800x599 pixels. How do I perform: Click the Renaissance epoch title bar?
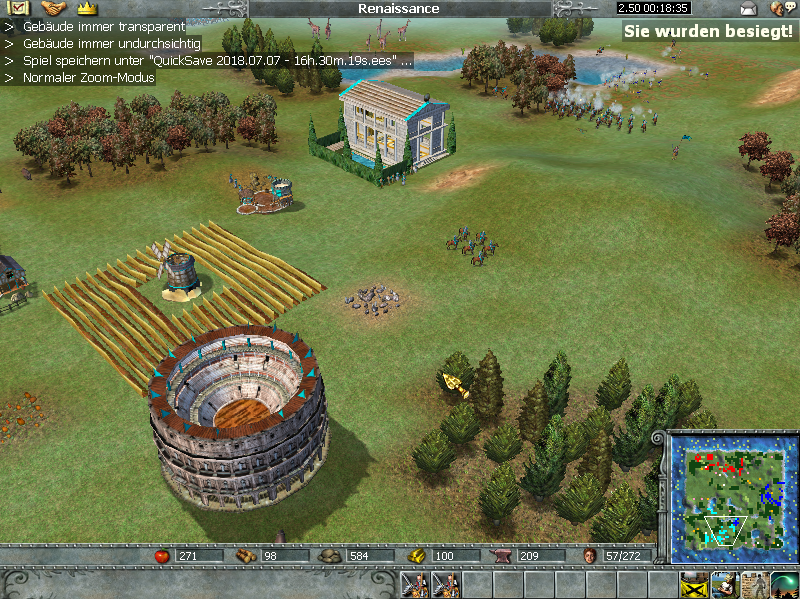(398, 8)
